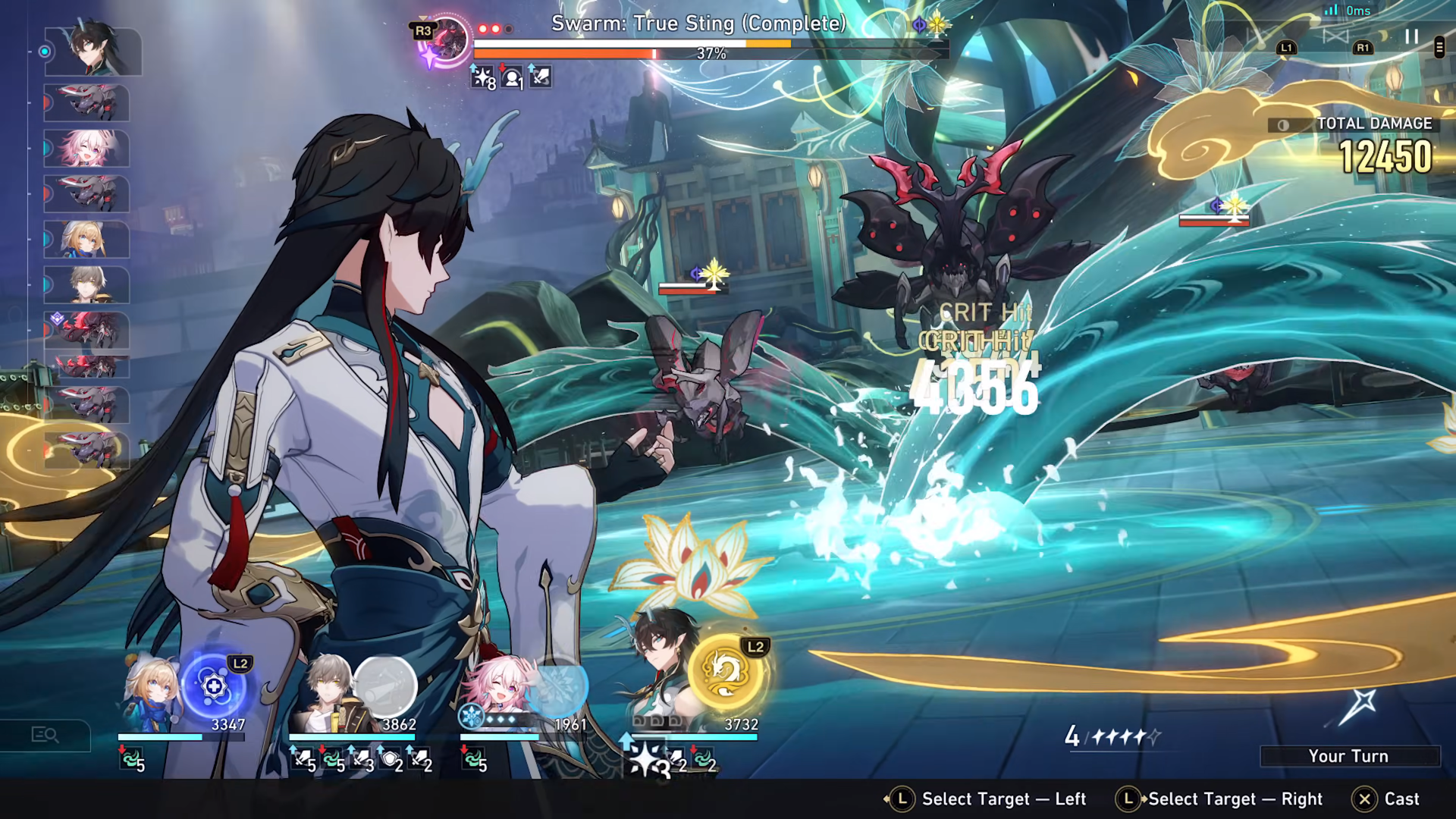This screenshot has height=819, width=1456.
Task: Select Lynx in the turn order list
Action: pyautogui.click(x=86, y=240)
